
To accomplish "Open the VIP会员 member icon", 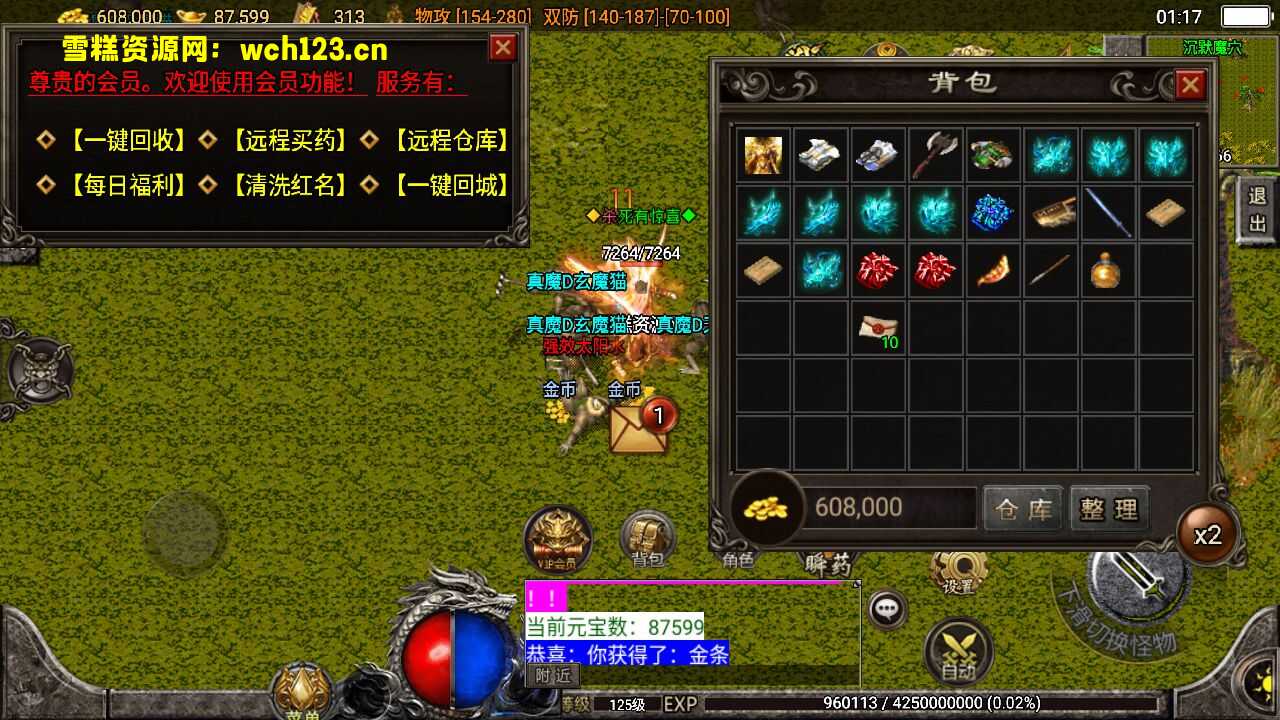I will click(x=558, y=540).
